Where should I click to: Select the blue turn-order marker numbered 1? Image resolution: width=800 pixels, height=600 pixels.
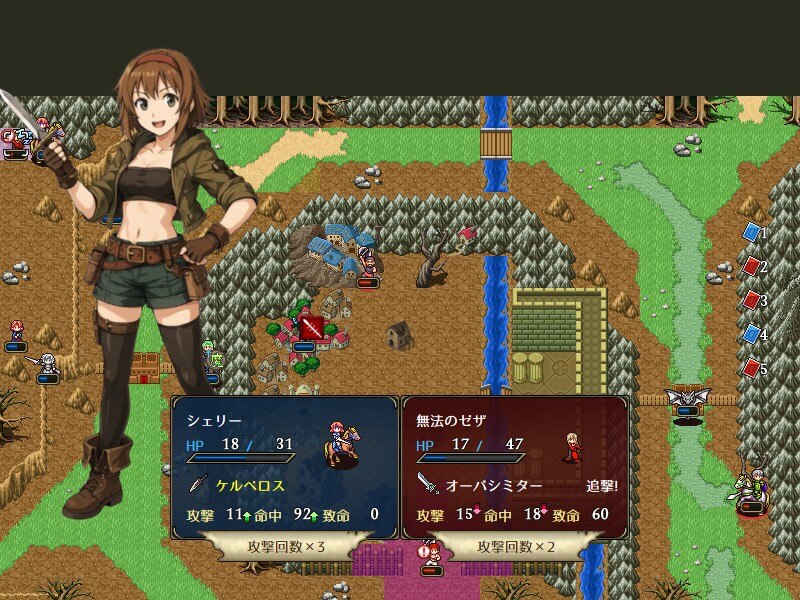tap(752, 232)
